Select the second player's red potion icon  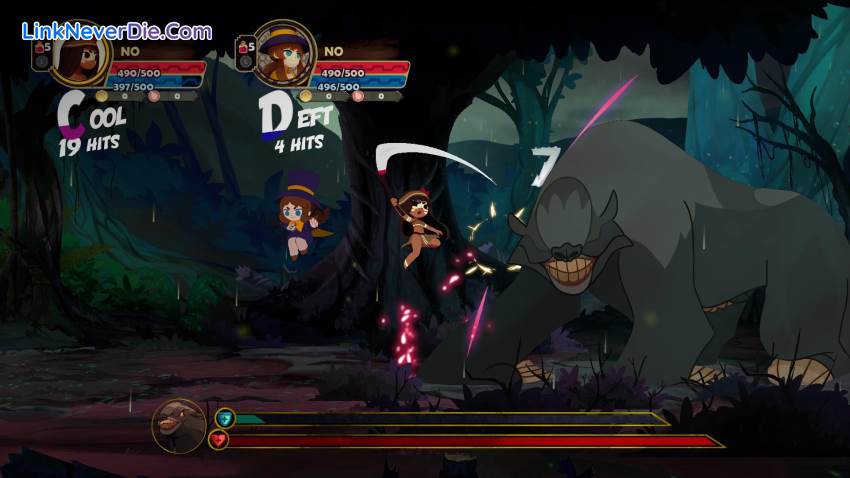click(x=241, y=47)
